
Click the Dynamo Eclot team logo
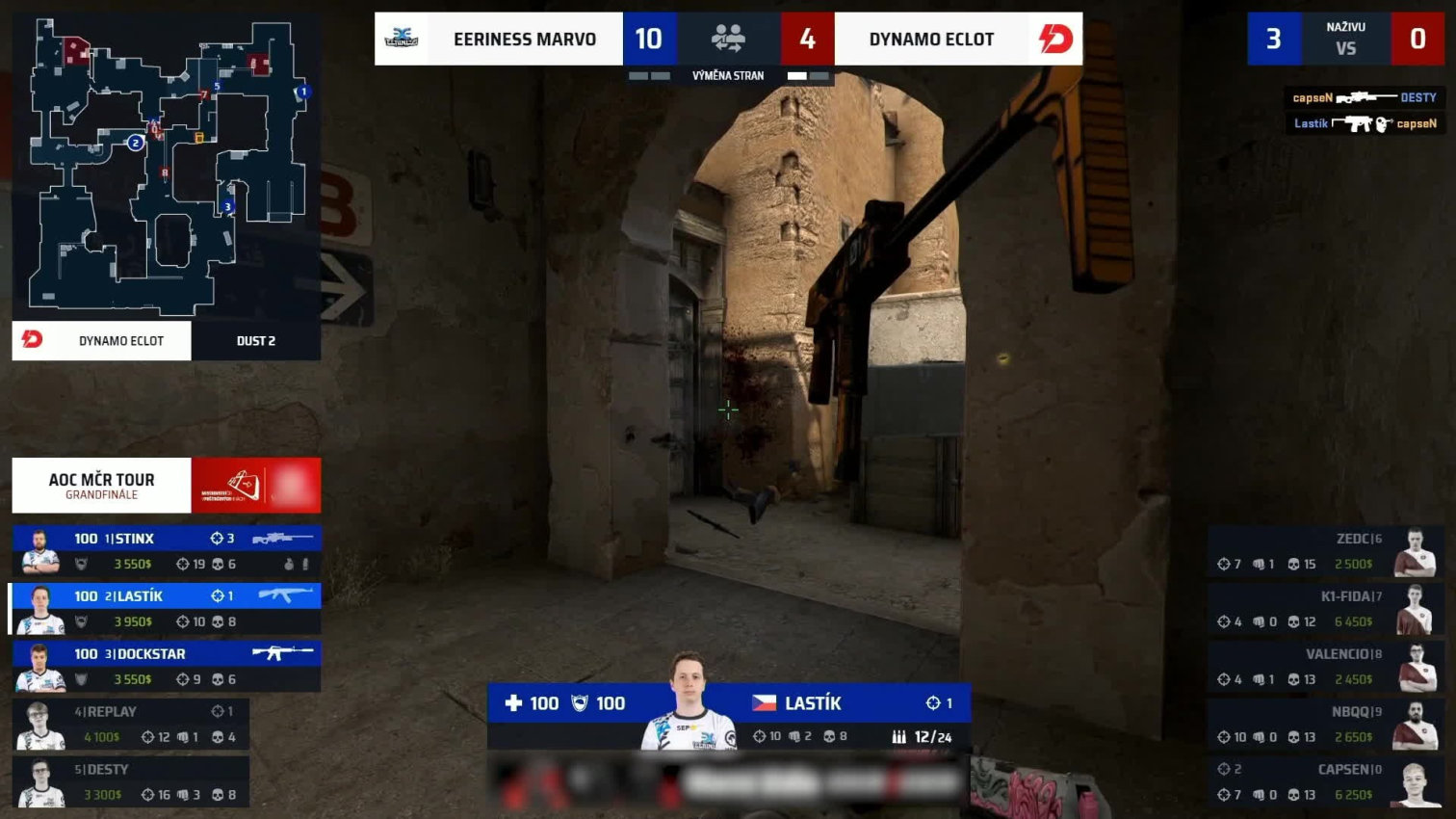point(1055,39)
